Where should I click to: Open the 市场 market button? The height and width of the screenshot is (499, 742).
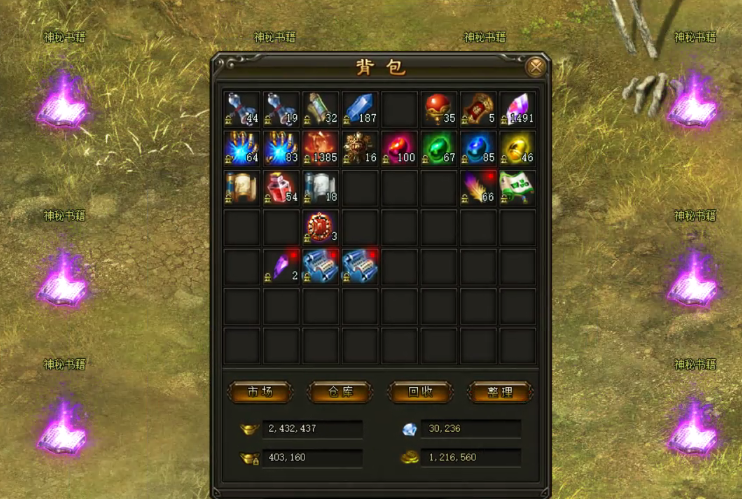click(260, 391)
